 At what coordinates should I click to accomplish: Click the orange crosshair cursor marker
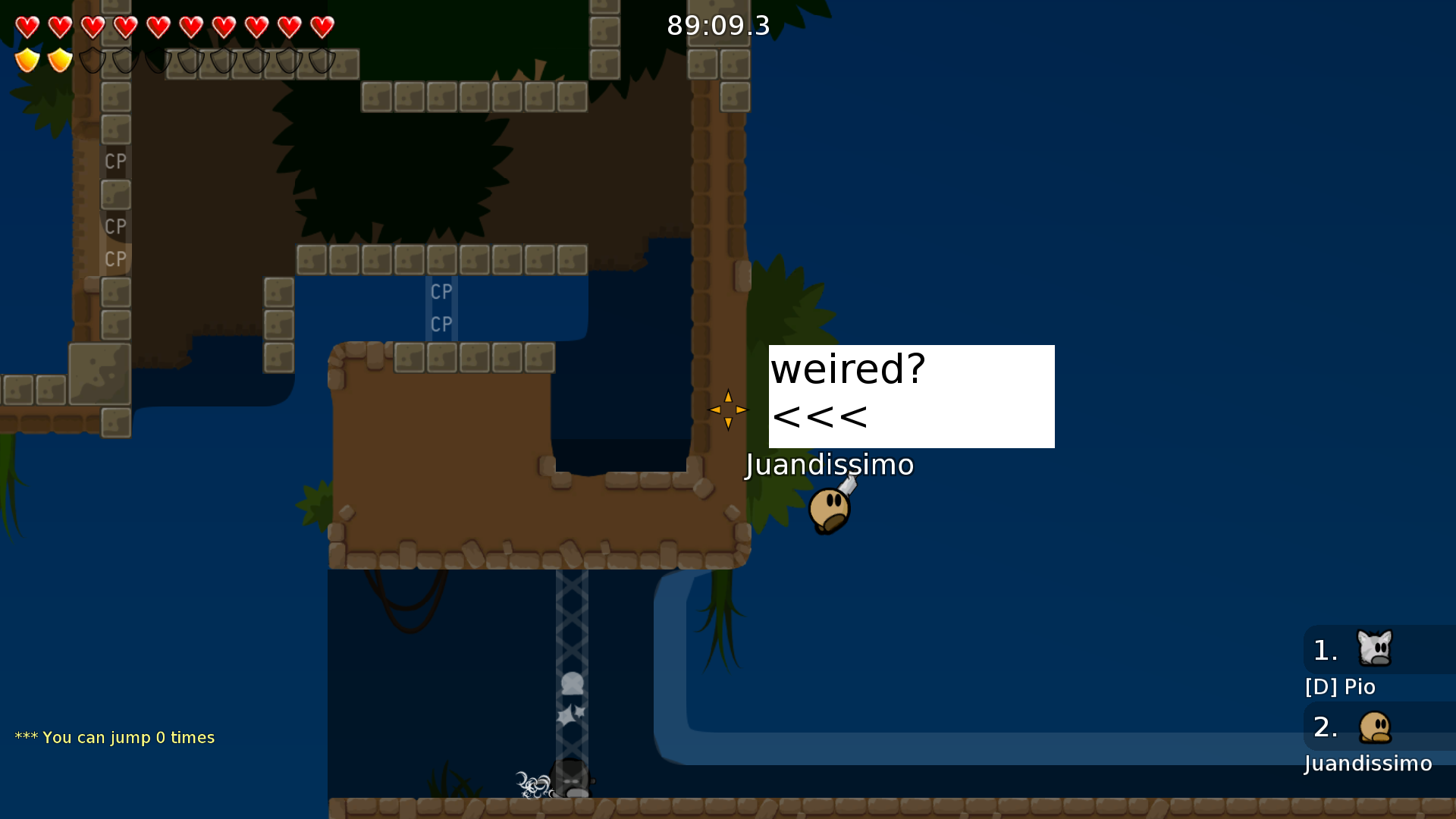tap(727, 409)
